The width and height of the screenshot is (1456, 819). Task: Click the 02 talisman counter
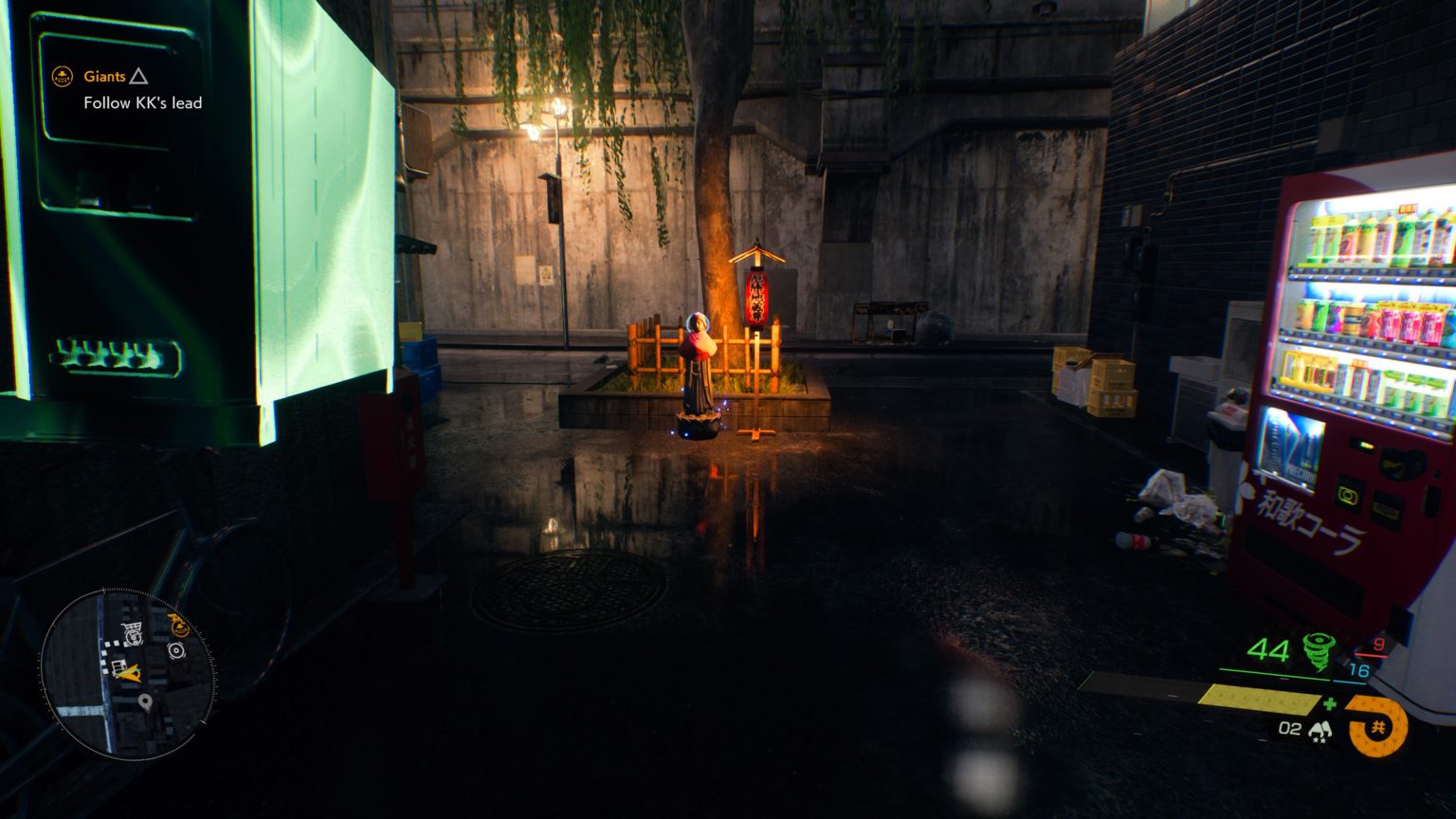(1289, 729)
